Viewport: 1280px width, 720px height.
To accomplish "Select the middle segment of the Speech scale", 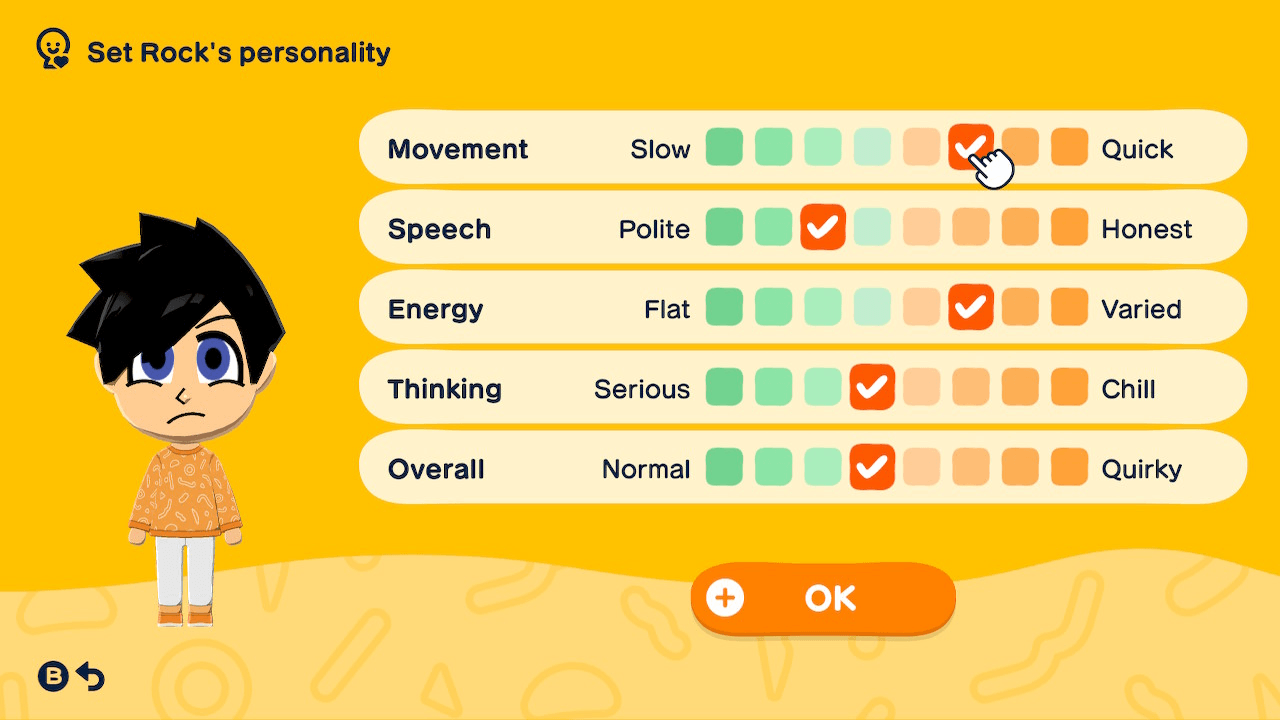I will [872, 227].
